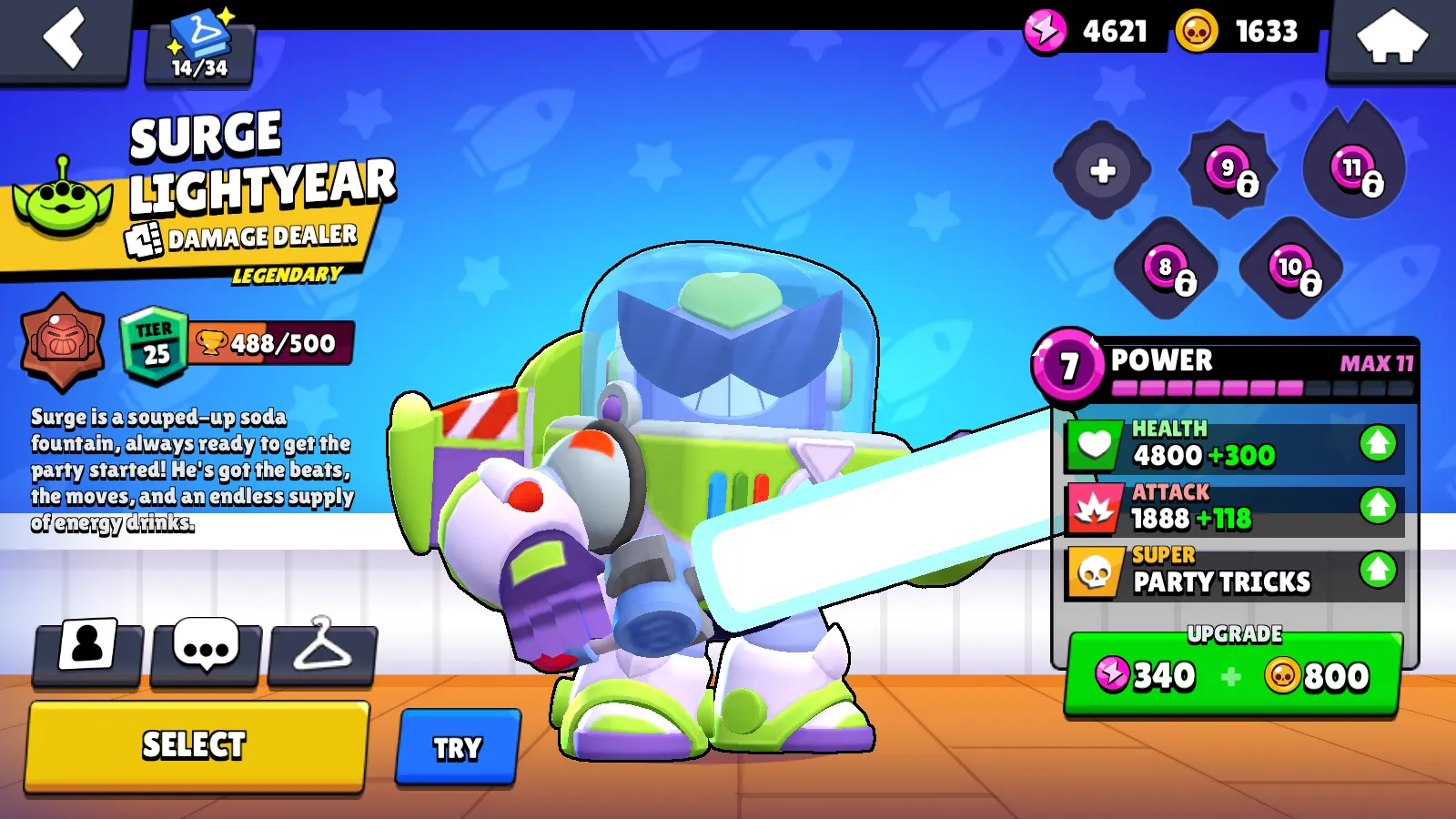Click the empty gadget slot with plus sign

(1102, 170)
